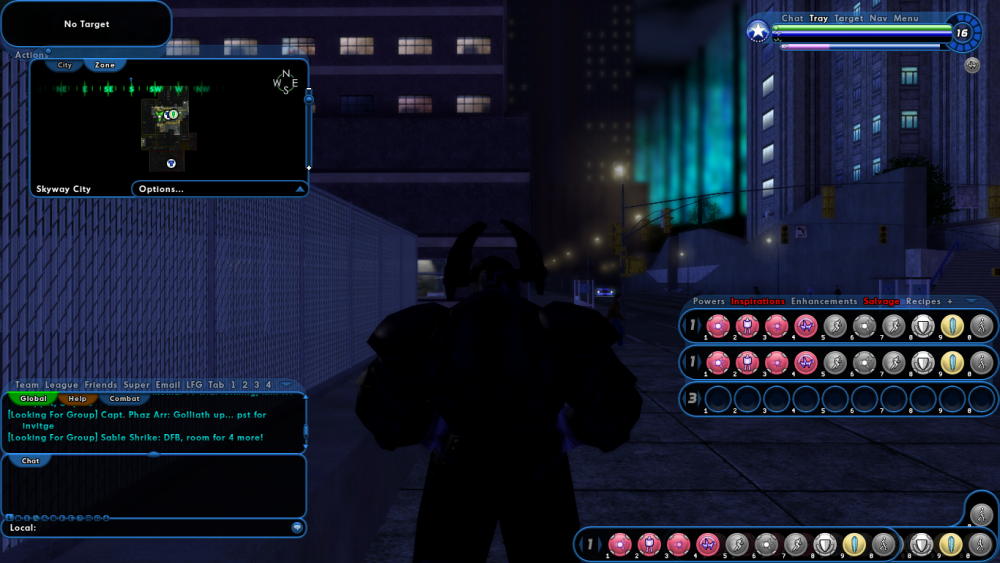The width and height of the screenshot is (1000, 563).
Task: Open the Enhancements window
Action: pyautogui.click(x=824, y=301)
